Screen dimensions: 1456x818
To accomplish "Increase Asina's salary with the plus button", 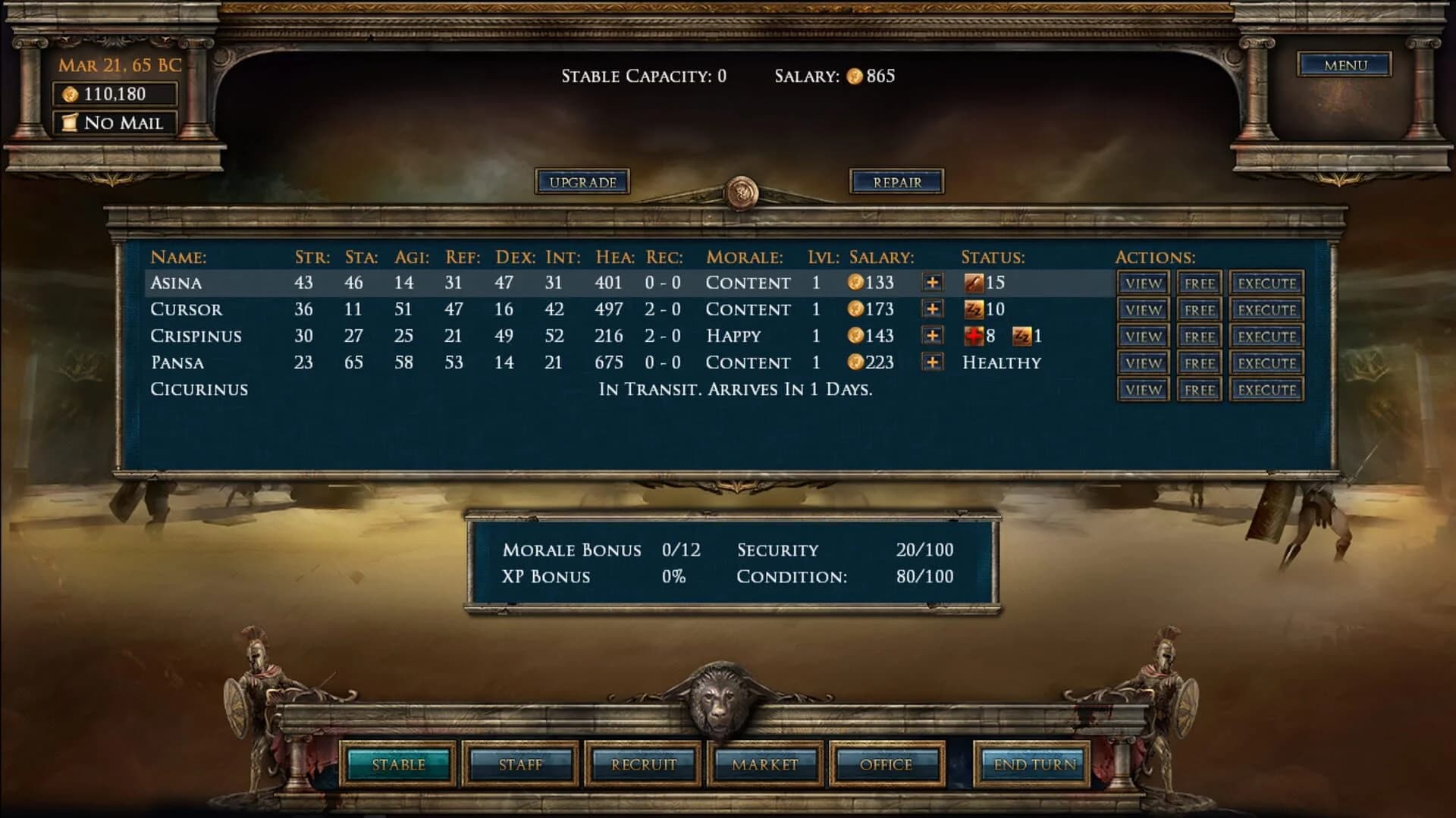I will [x=933, y=283].
